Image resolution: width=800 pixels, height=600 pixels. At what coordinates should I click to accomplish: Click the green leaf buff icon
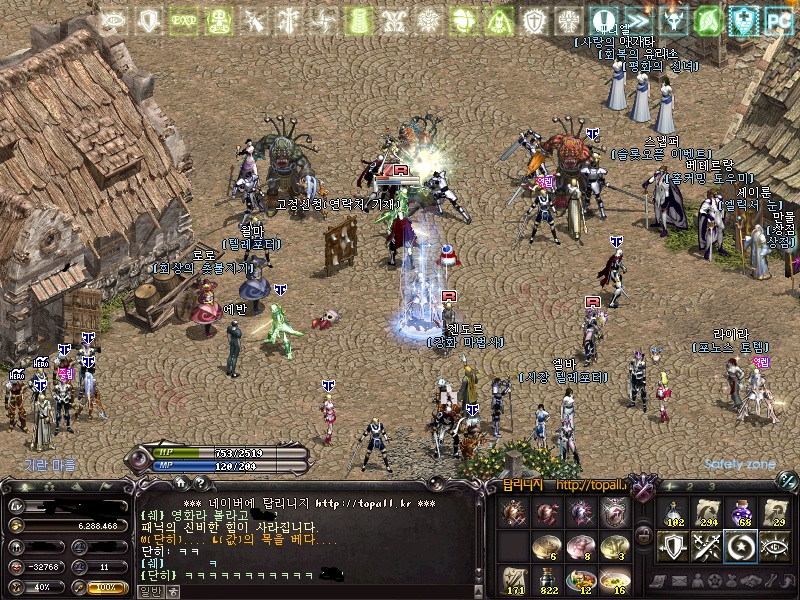[x=709, y=18]
